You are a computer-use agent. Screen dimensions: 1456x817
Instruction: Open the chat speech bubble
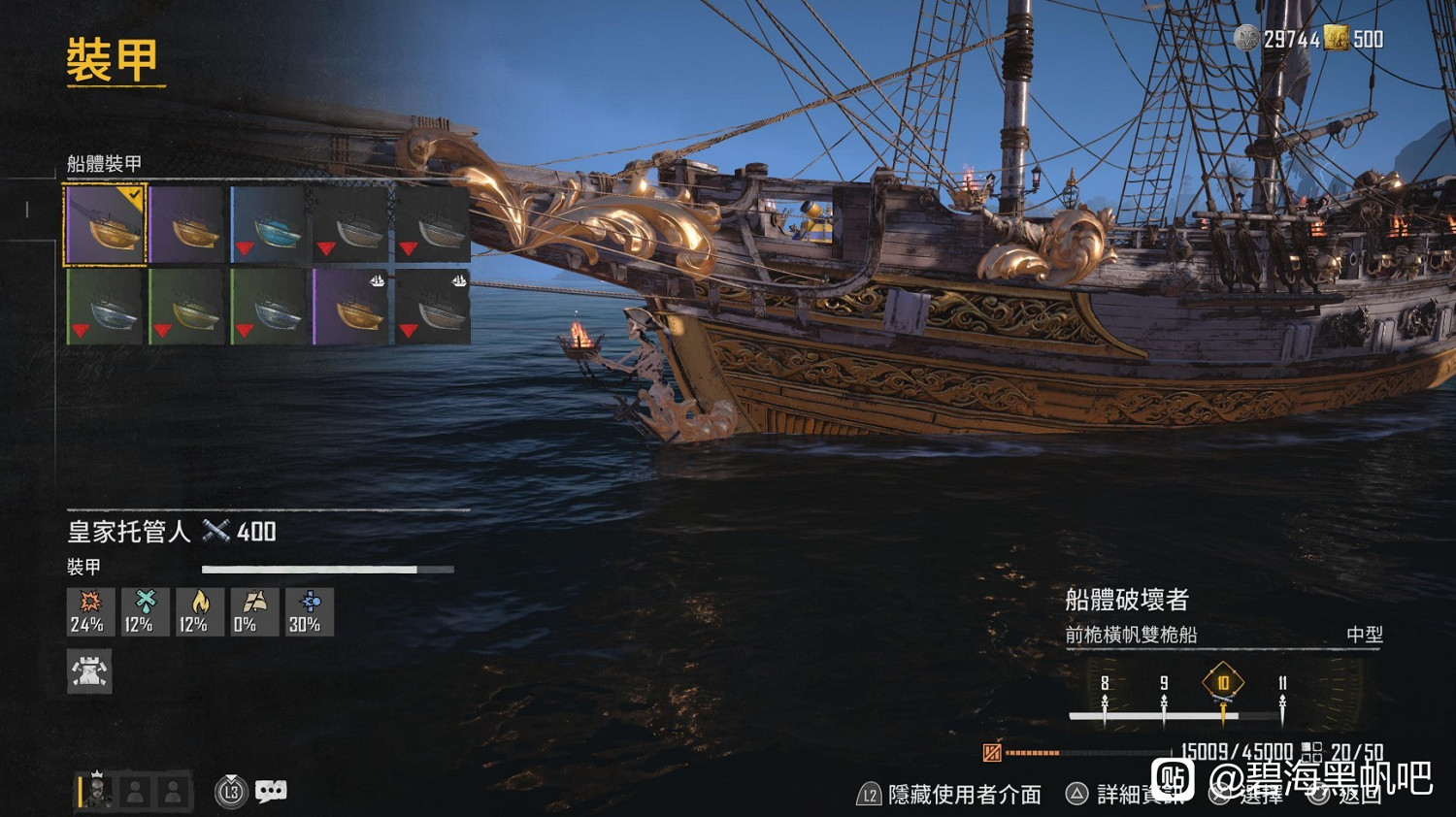coord(271,792)
